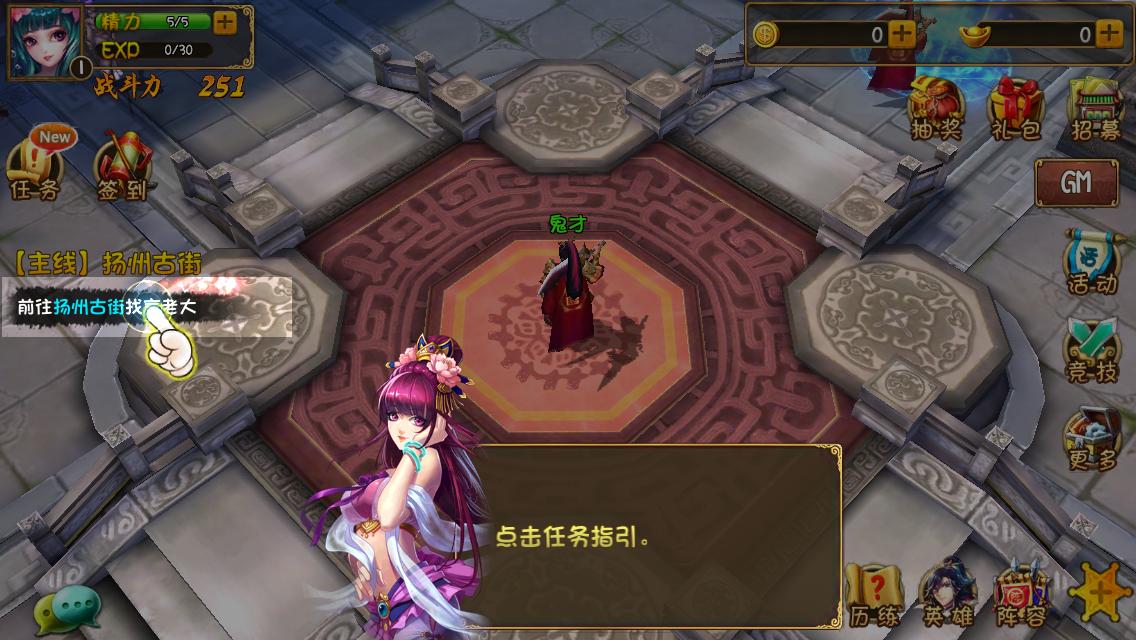
Task: Open the 任务 quest menu
Action: [x=34, y=167]
